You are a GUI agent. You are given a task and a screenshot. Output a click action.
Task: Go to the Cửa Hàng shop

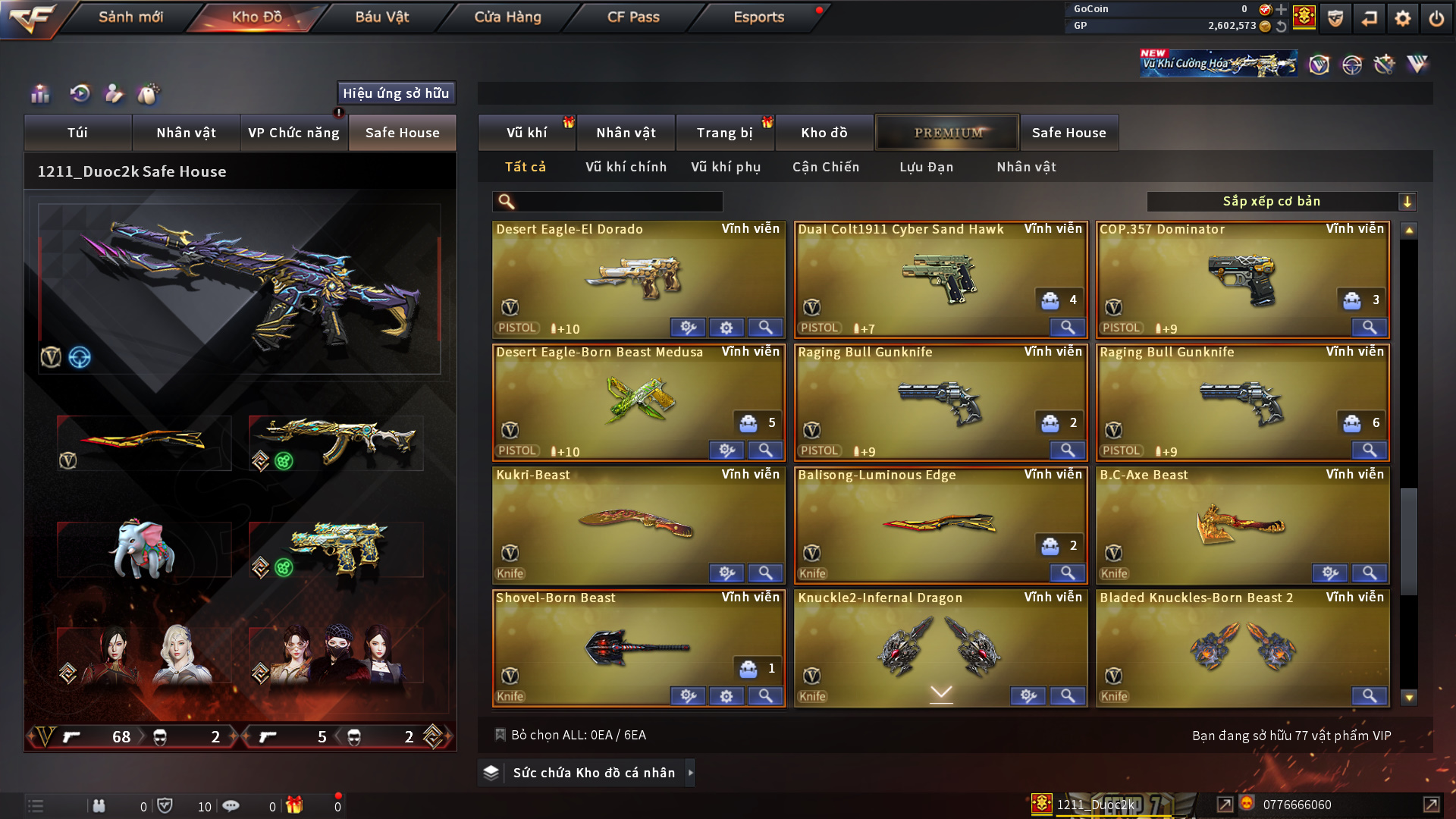coord(507,17)
